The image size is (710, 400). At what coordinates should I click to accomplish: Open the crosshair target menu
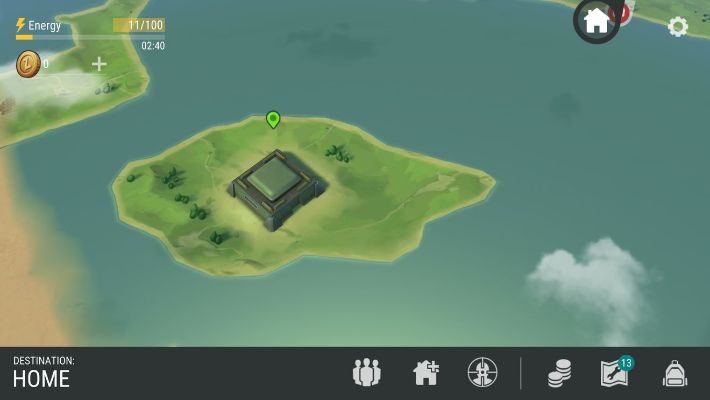click(482, 373)
